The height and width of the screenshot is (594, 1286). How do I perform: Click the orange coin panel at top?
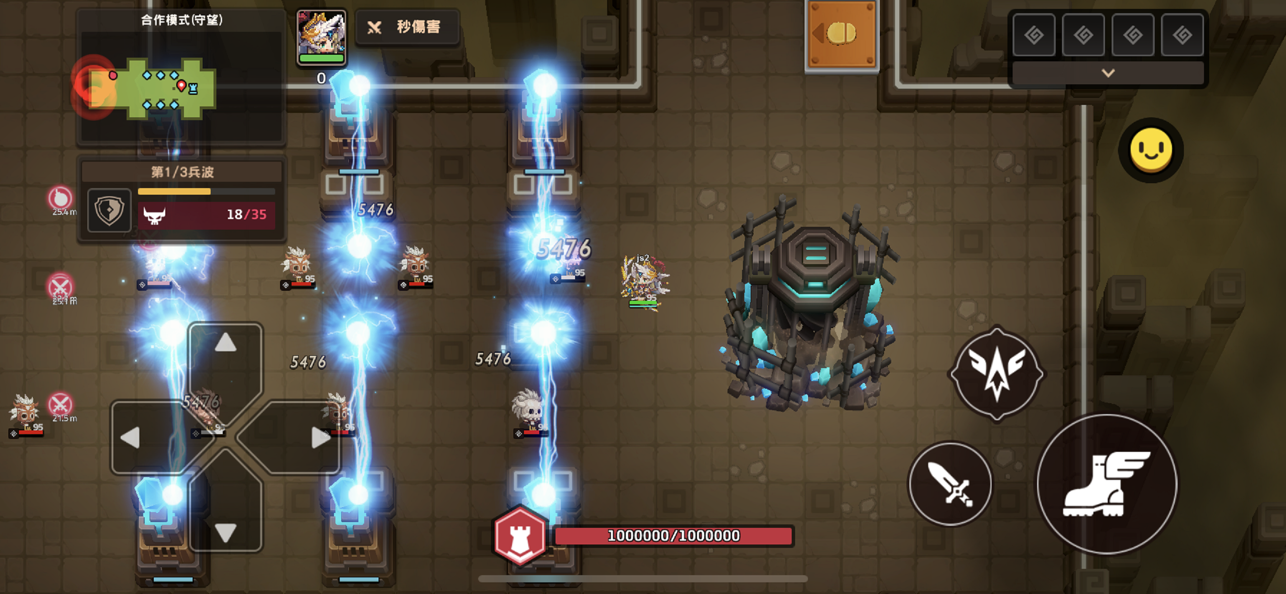coord(842,35)
